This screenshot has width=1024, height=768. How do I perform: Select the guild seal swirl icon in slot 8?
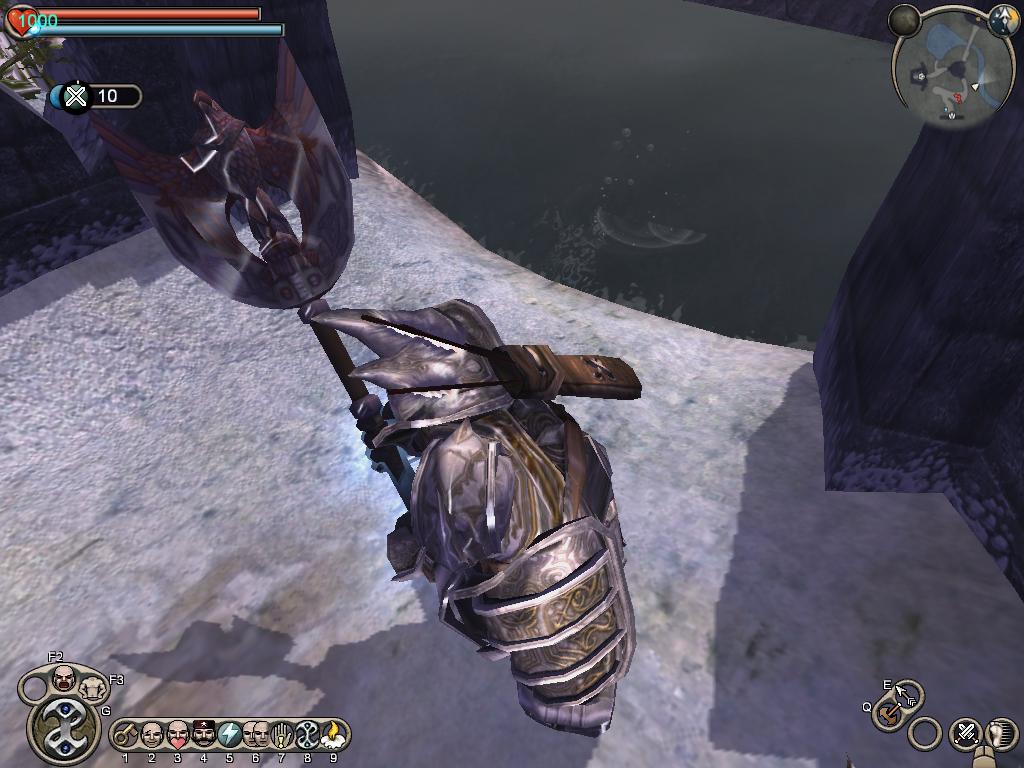pos(307,735)
